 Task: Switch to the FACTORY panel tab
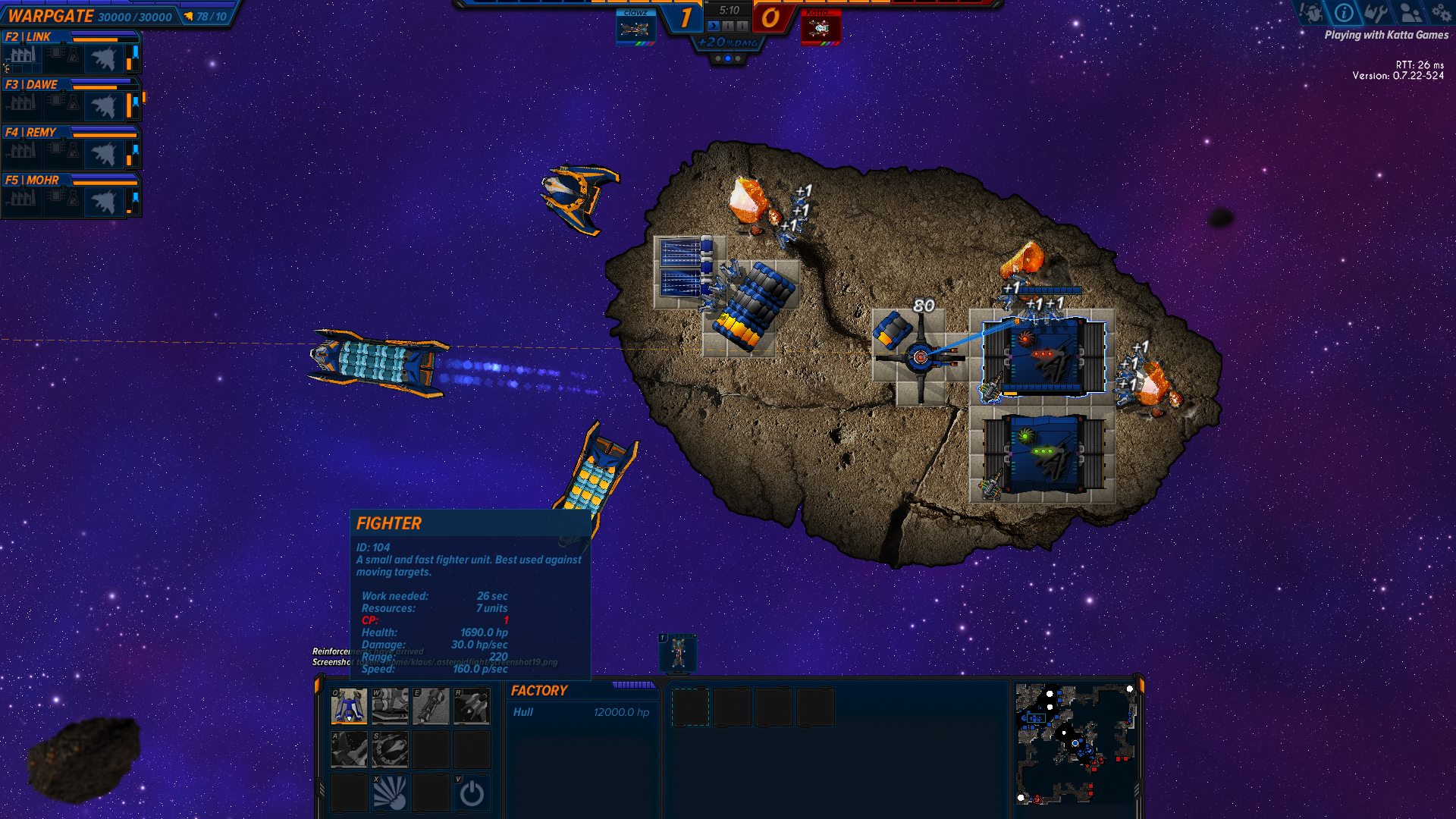pos(538,691)
